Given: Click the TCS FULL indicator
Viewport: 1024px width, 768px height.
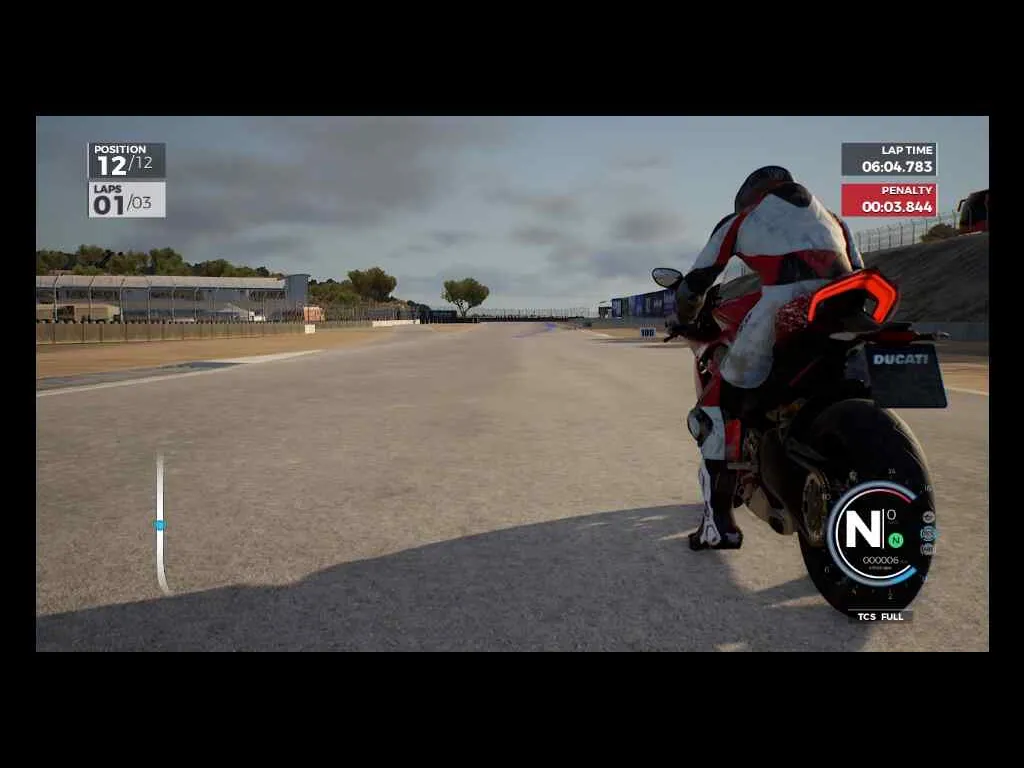Looking at the screenshot, I should tap(880, 617).
